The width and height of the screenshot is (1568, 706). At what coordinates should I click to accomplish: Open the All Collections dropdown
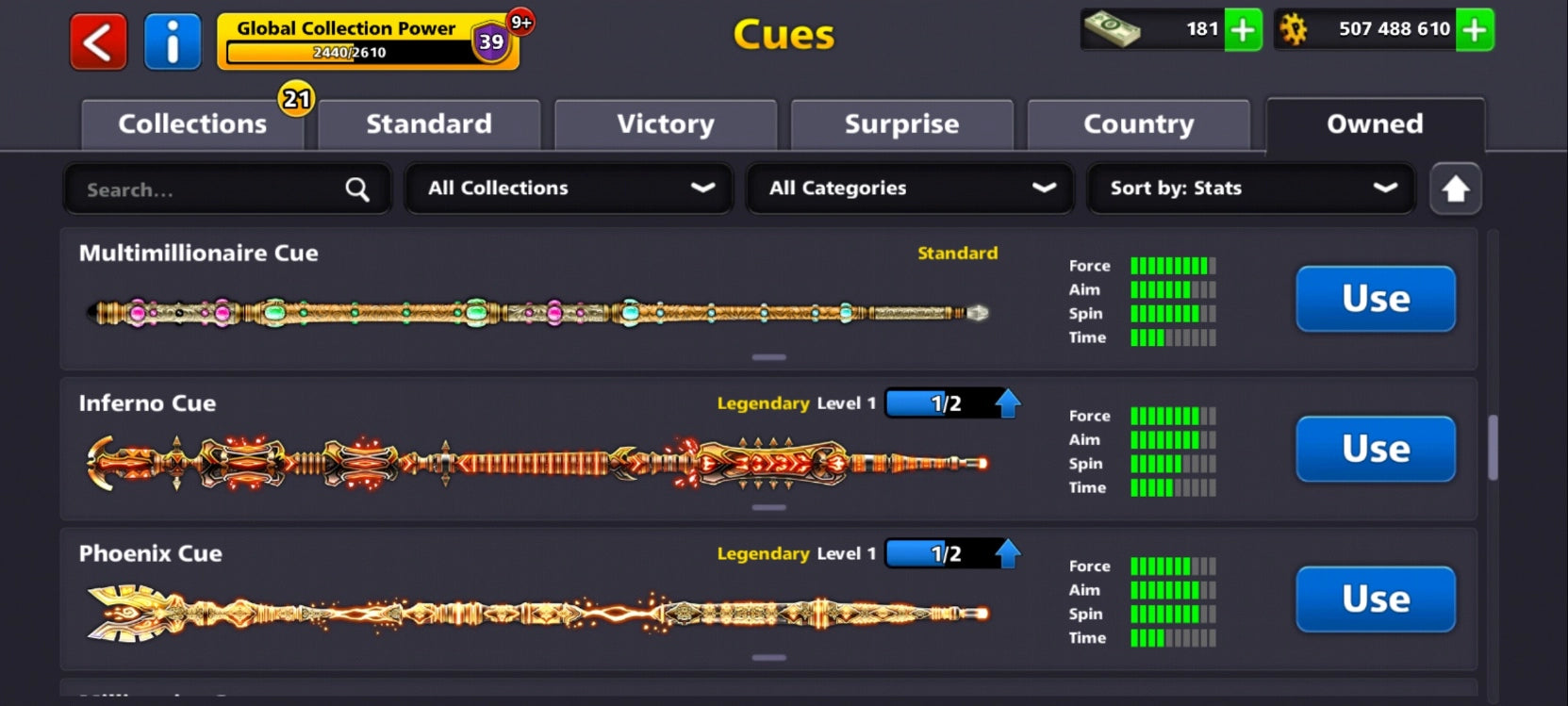click(x=567, y=189)
